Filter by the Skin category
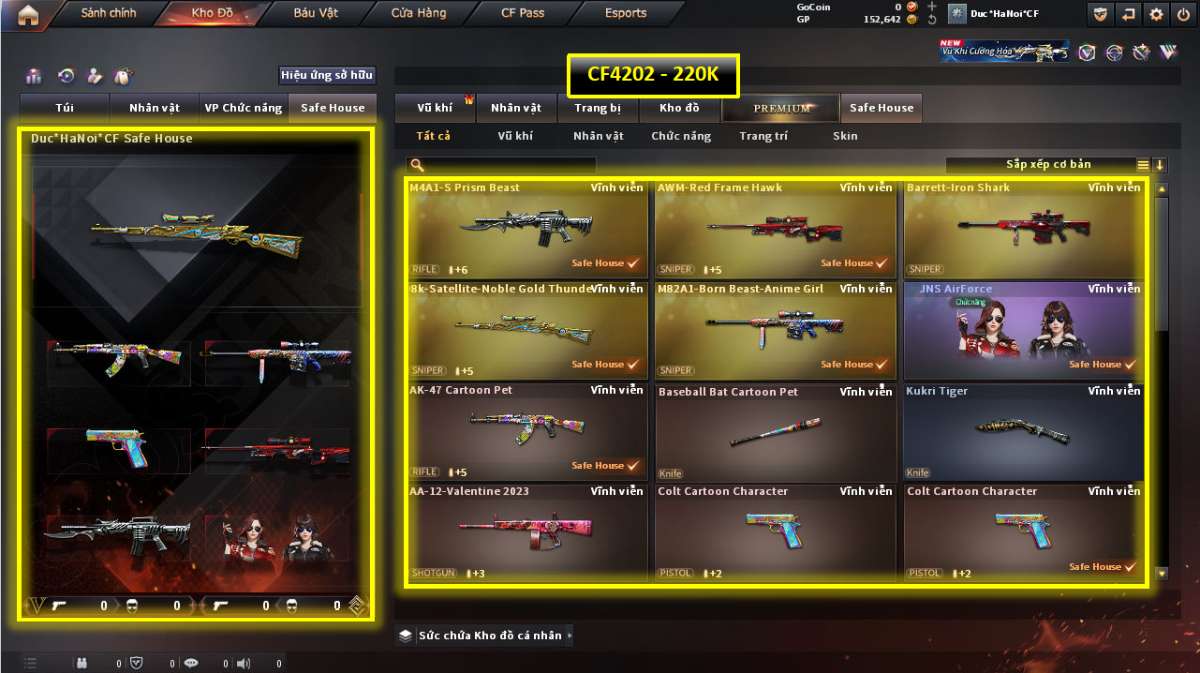Screen dimensions: 1200x673 [x=845, y=136]
